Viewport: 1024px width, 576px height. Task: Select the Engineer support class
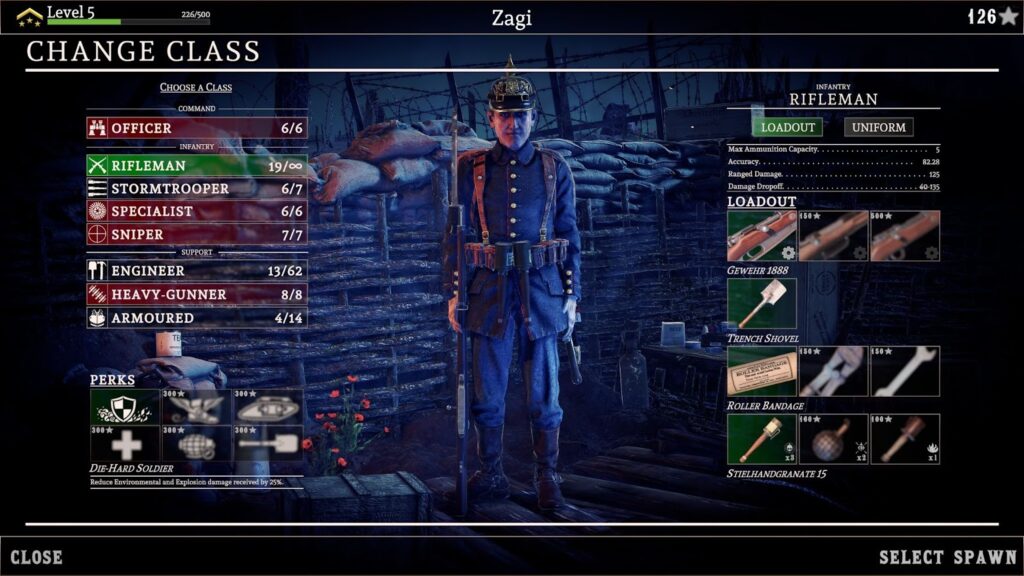196,271
